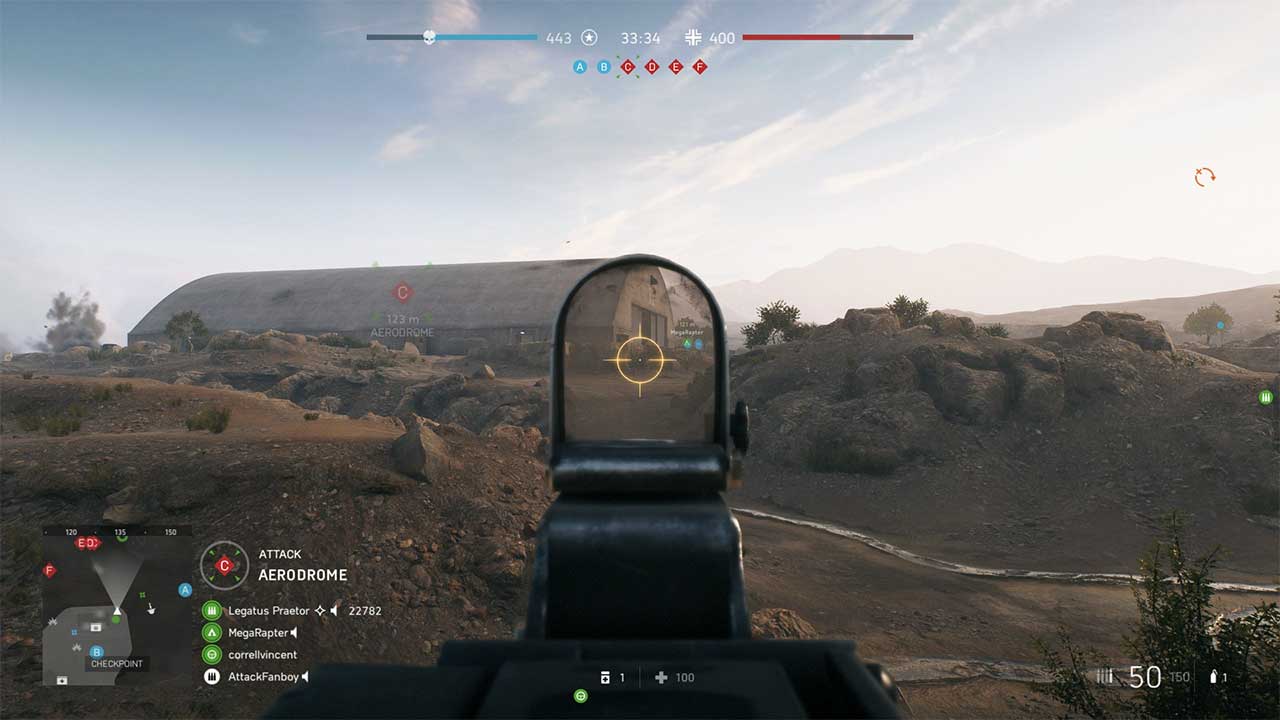The image size is (1280, 720).
Task: Select the objective C marker in the flag bar
Action: pos(627,67)
